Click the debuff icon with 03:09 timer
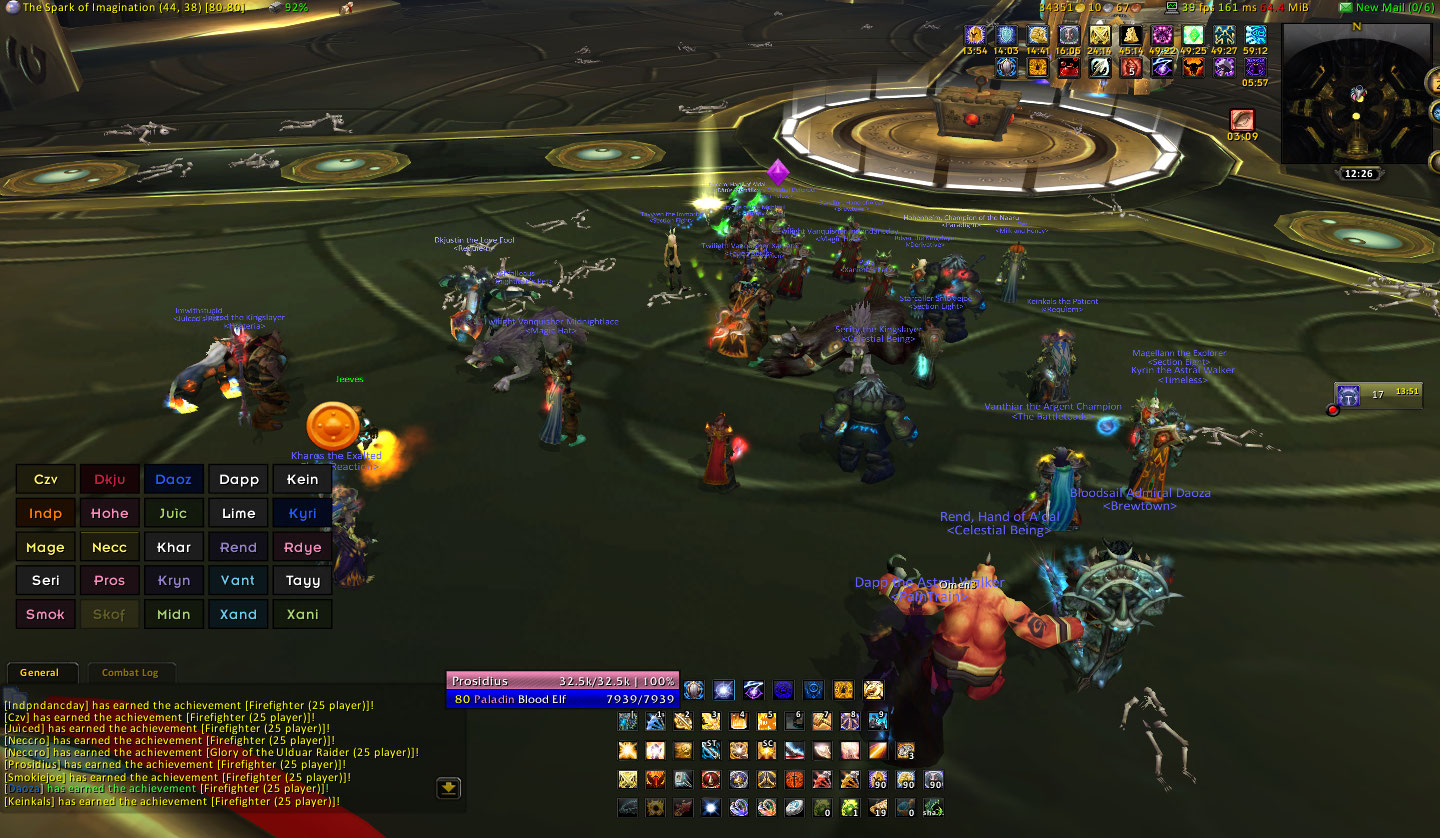 click(1242, 120)
